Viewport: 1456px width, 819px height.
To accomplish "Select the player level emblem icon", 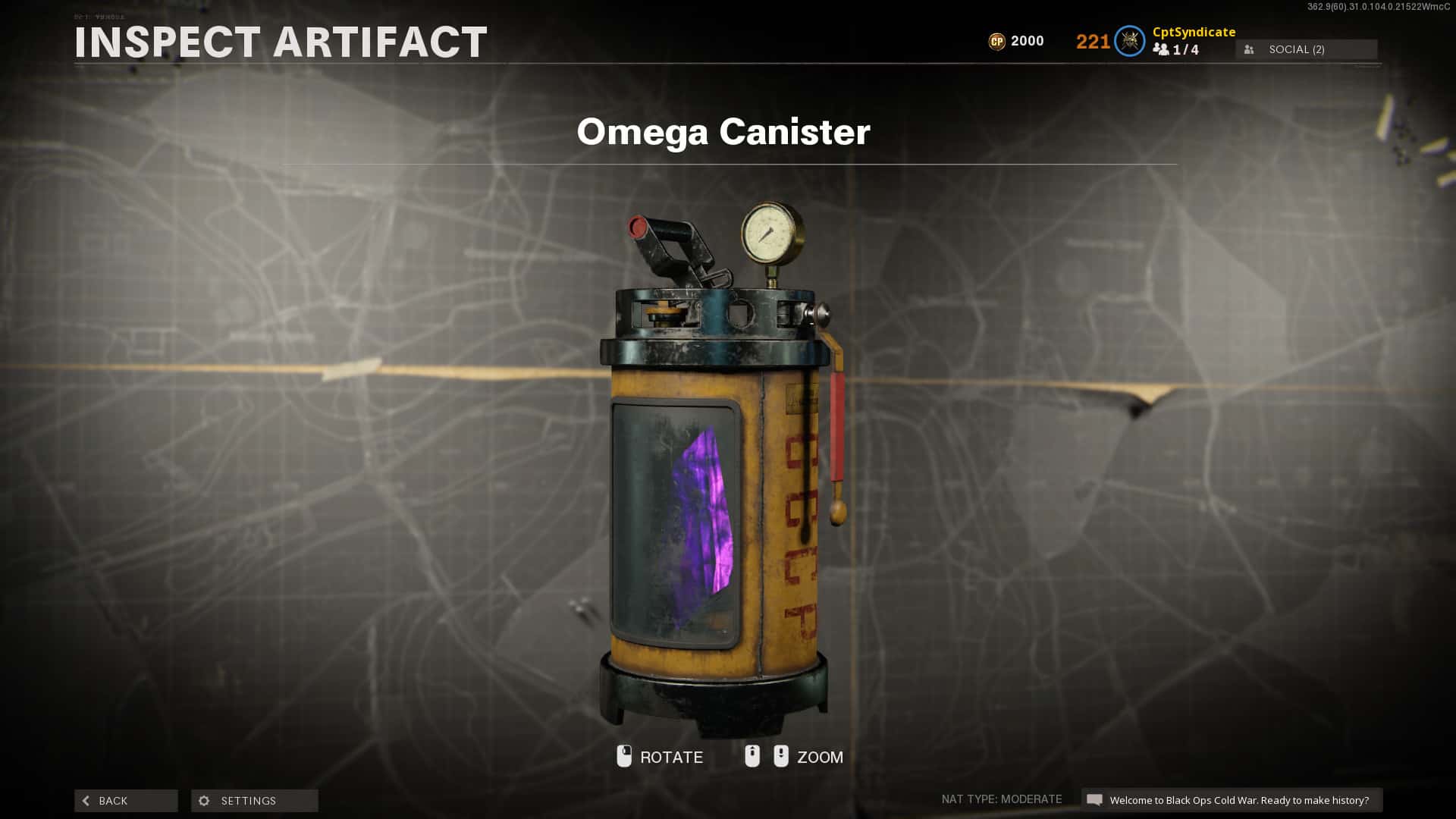I will coord(1129,41).
